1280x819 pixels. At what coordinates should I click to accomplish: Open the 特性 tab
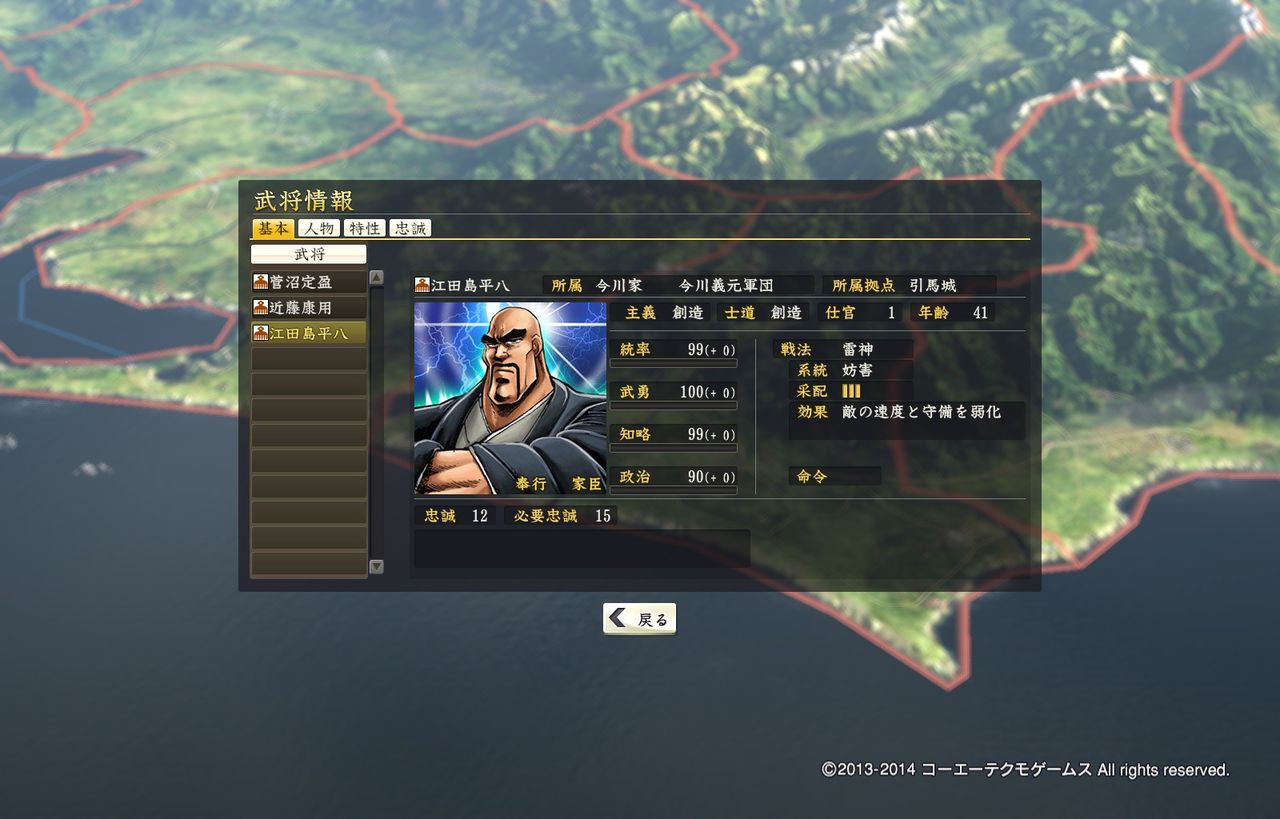[x=362, y=228]
